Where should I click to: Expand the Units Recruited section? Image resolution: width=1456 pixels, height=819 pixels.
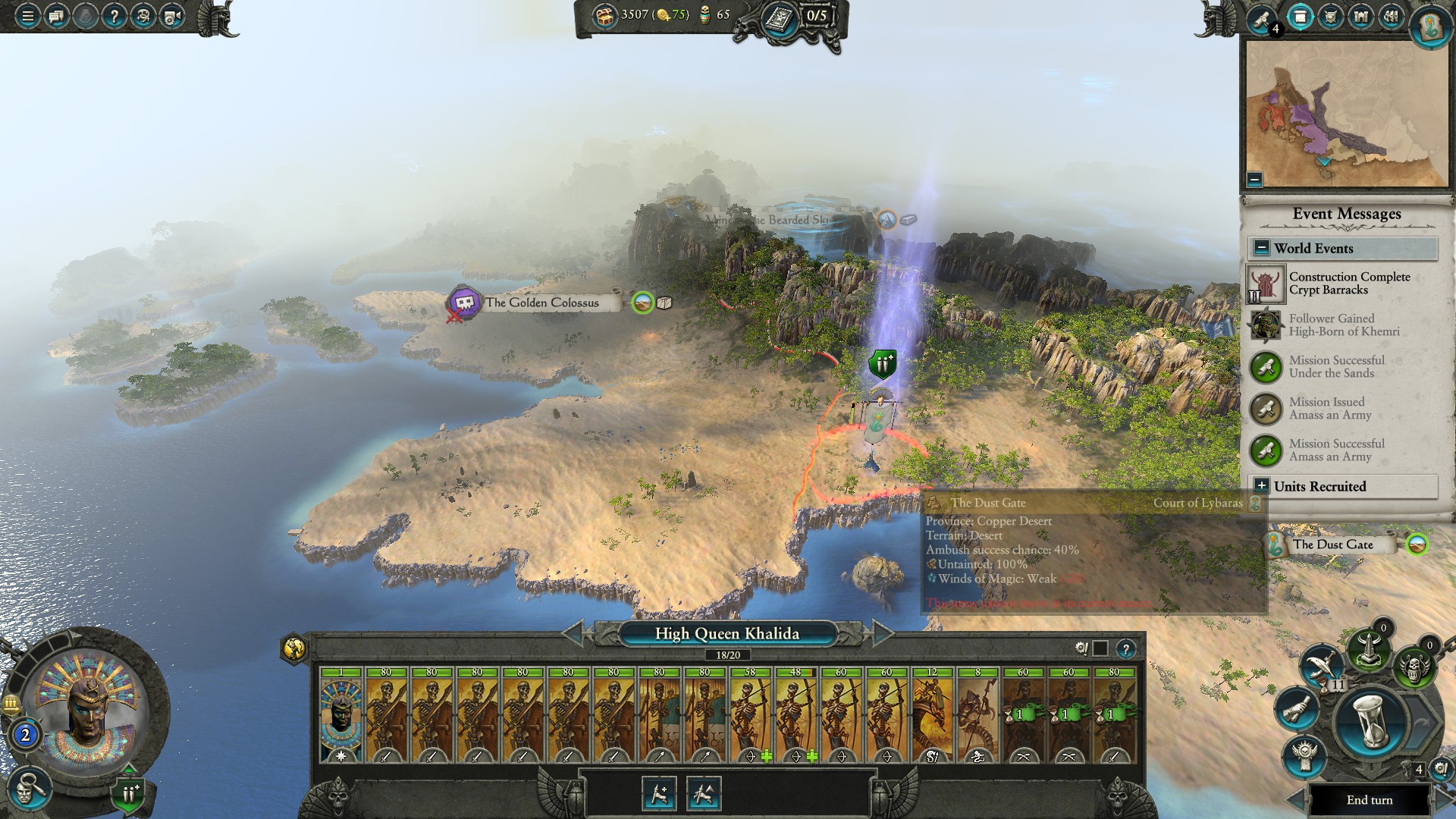(1261, 486)
